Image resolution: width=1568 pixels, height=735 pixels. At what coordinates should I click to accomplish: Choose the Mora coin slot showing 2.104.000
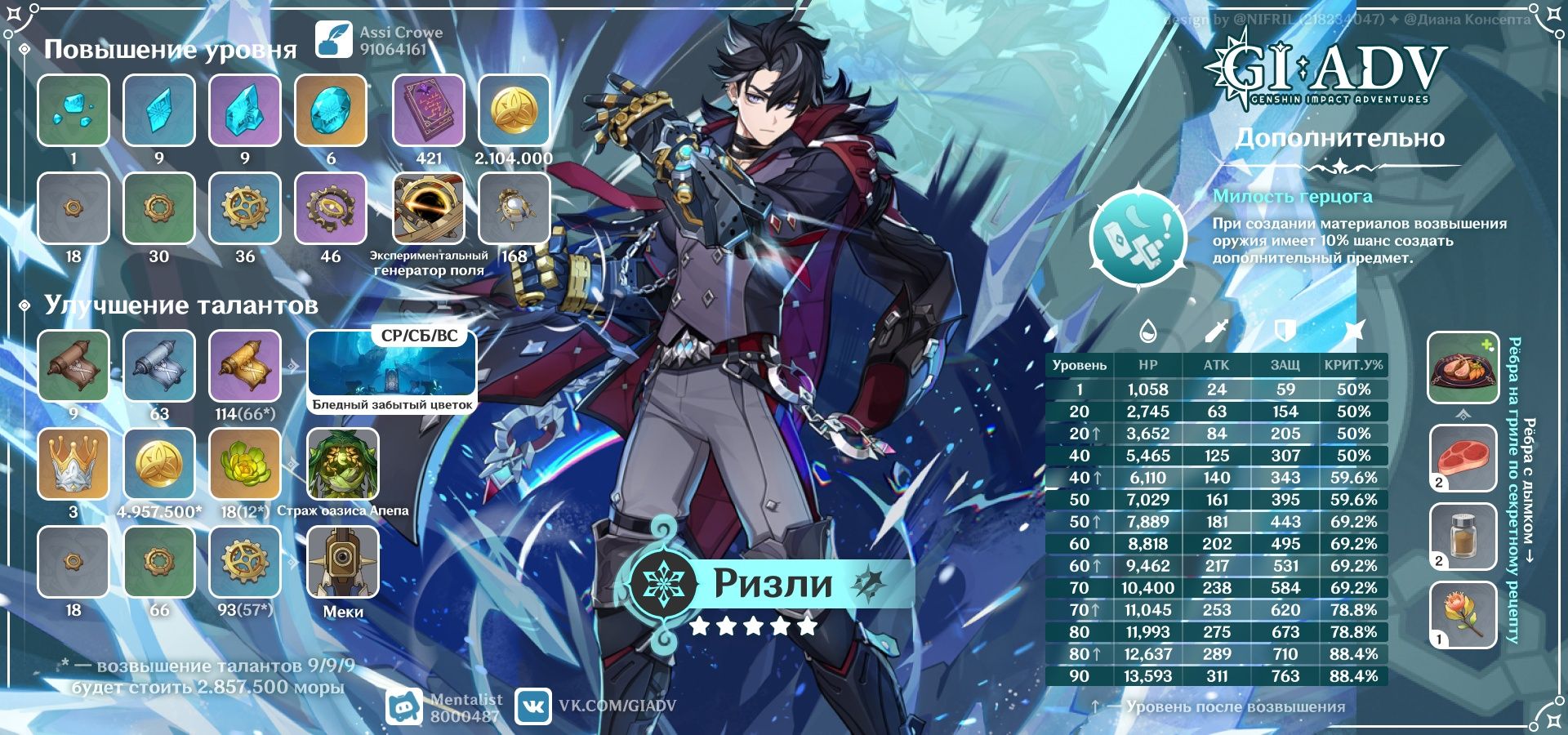coord(514,110)
